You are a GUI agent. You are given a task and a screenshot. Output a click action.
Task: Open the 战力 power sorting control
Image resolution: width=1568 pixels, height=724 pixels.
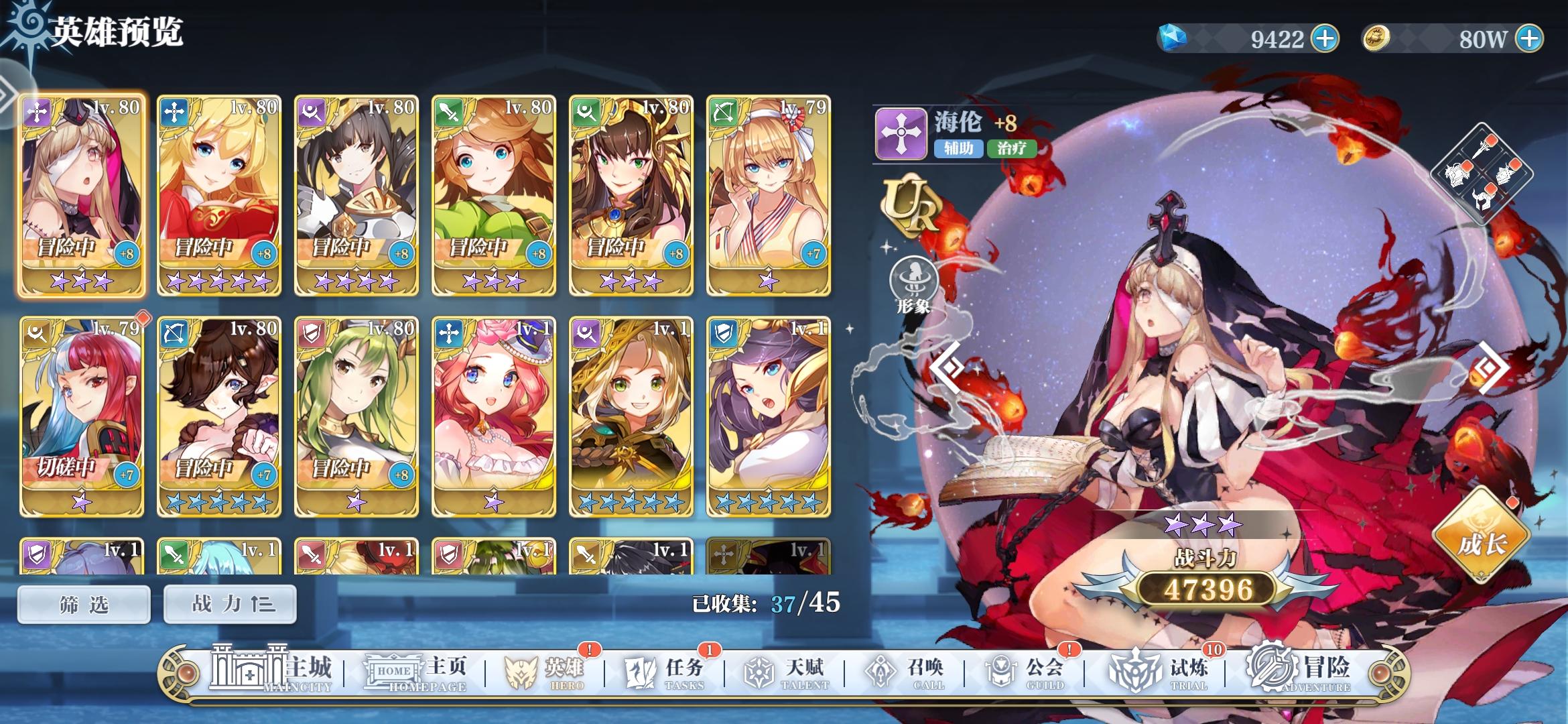[x=229, y=603]
